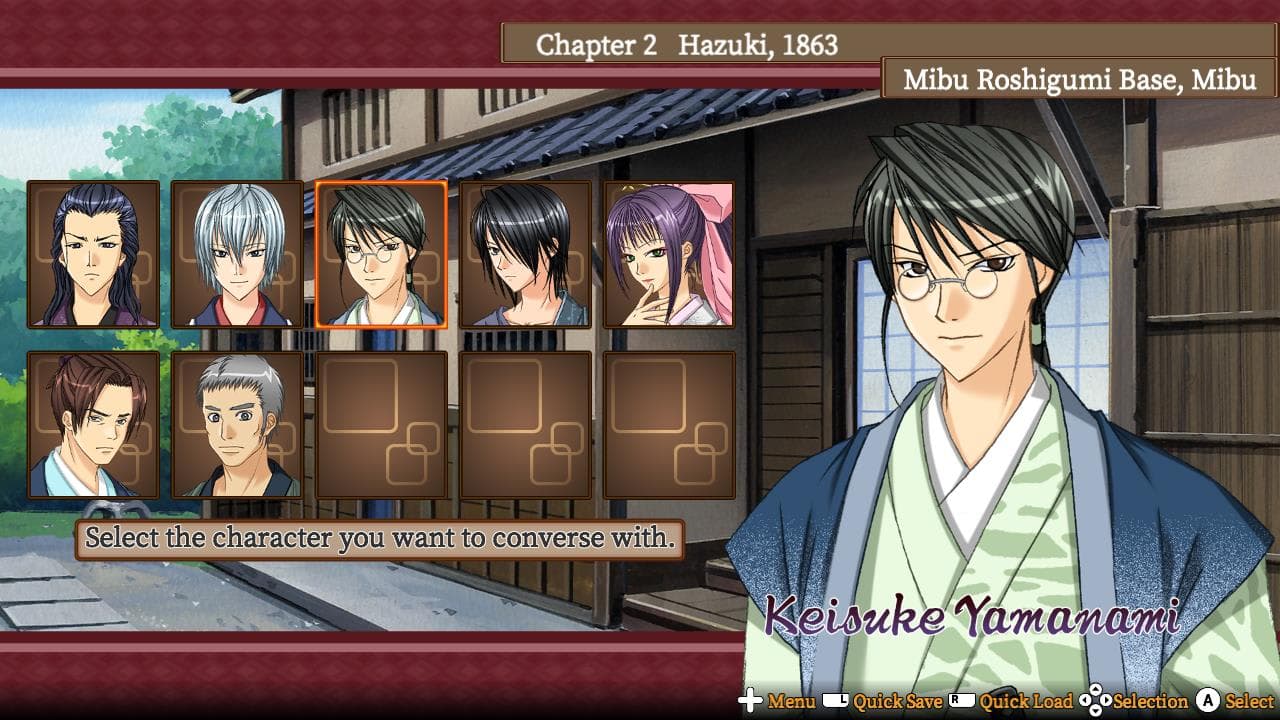This screenshot has height=720, width=1280.
Task: Click the Chapter 2 Hazuki 1863 banner
Action: [692, 44]
